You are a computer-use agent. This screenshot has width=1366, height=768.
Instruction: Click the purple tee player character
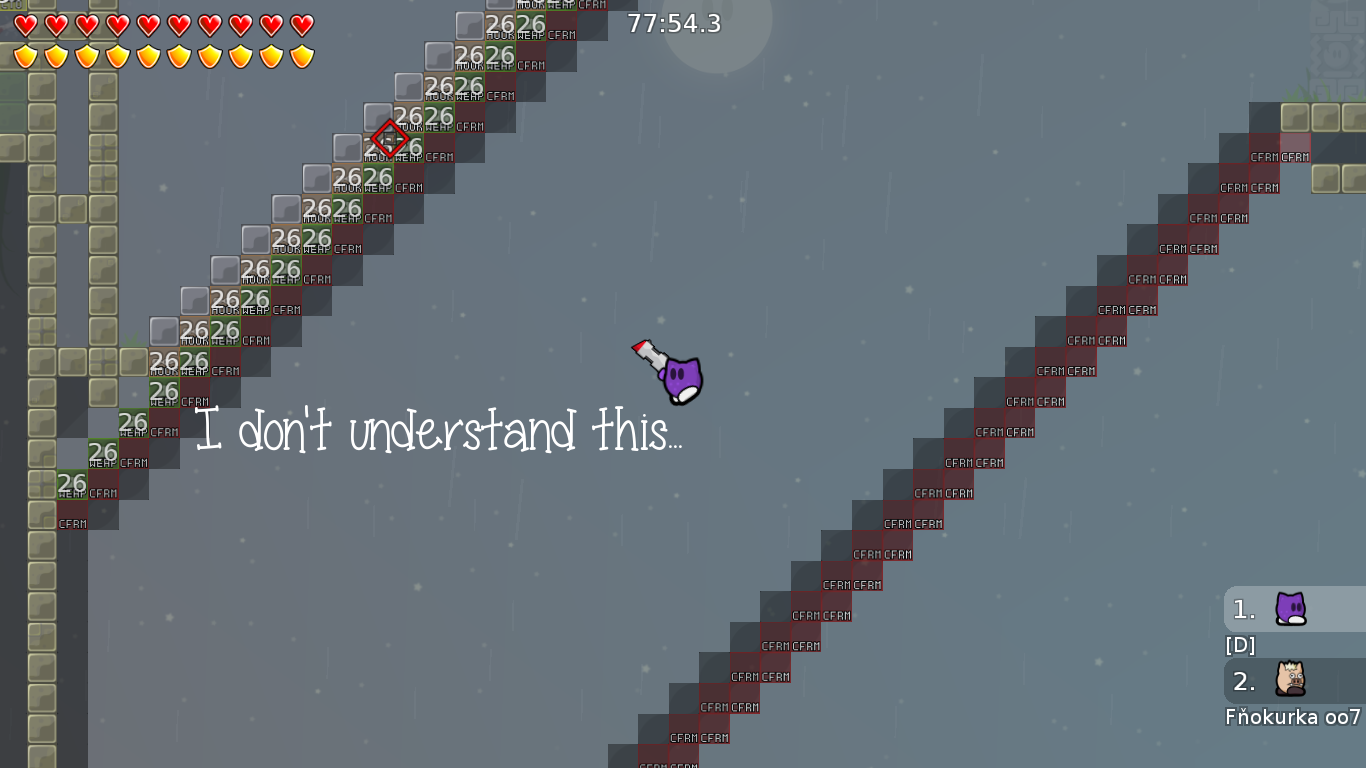(683, 378)
